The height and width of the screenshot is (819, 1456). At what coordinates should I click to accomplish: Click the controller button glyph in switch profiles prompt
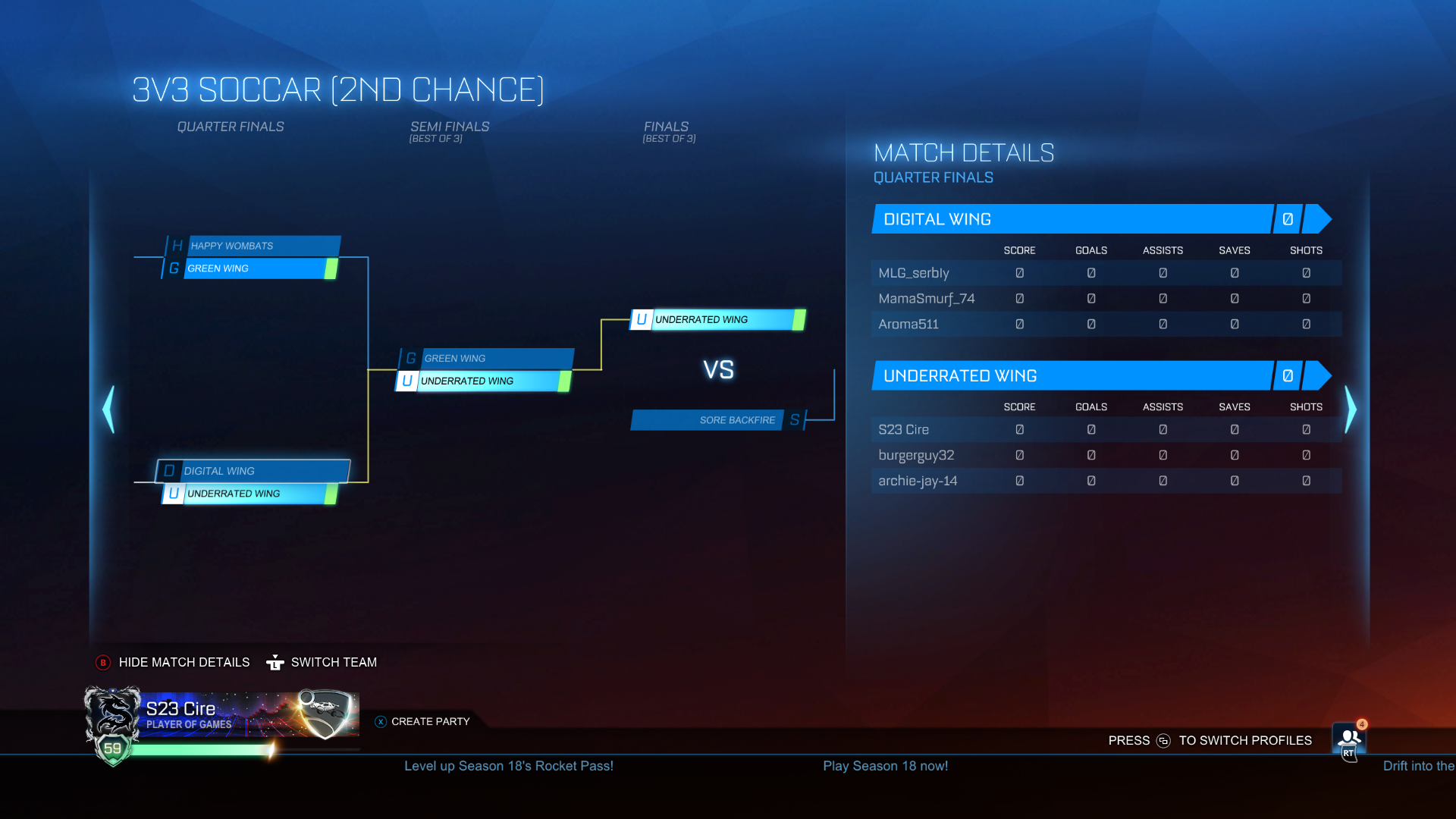1164,742
